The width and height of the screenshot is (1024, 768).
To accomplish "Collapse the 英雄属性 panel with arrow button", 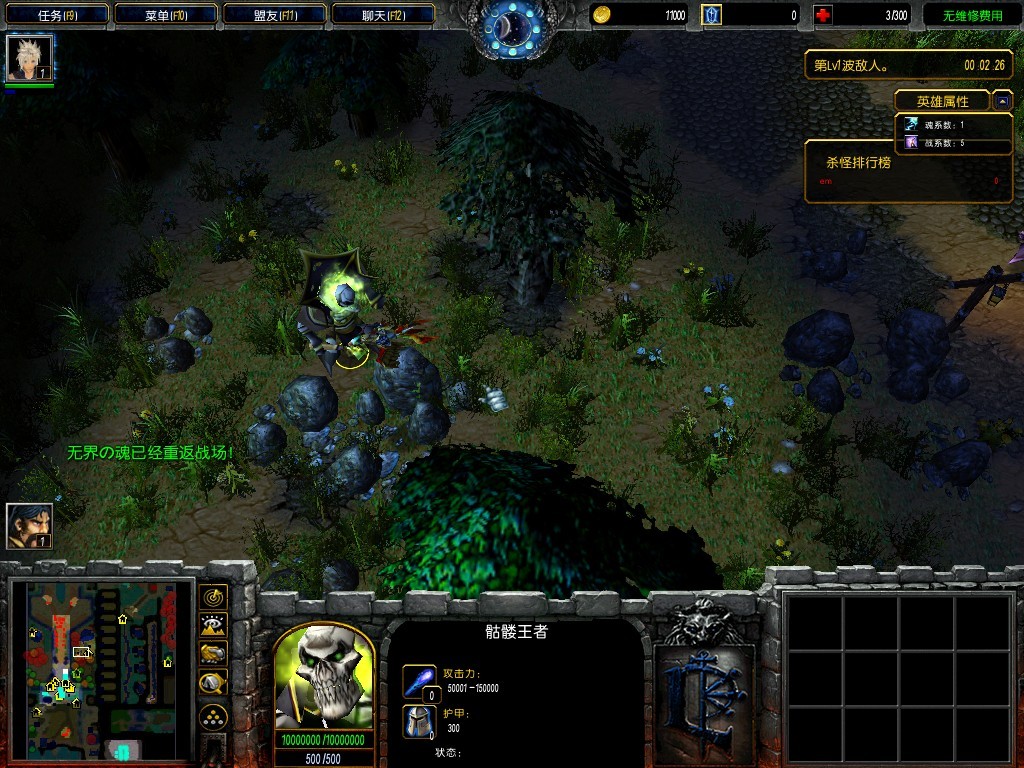I will click(1002, 101).
